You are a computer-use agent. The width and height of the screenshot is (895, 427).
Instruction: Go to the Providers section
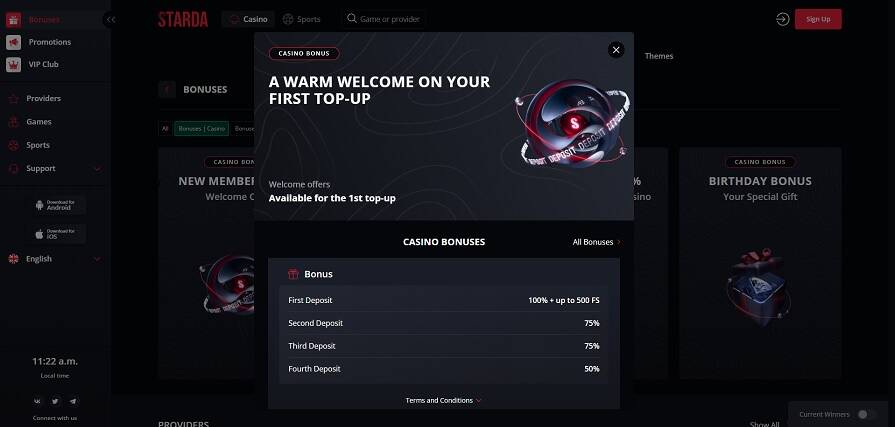click(x=44, y=98)
